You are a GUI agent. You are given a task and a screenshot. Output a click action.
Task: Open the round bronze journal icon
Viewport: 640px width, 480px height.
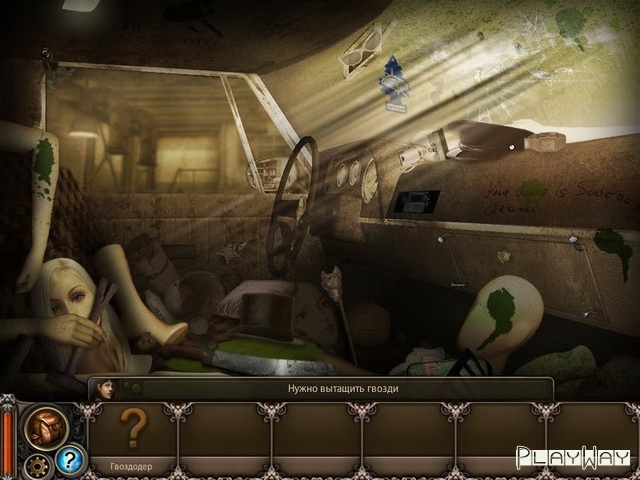tap(46, 426)
